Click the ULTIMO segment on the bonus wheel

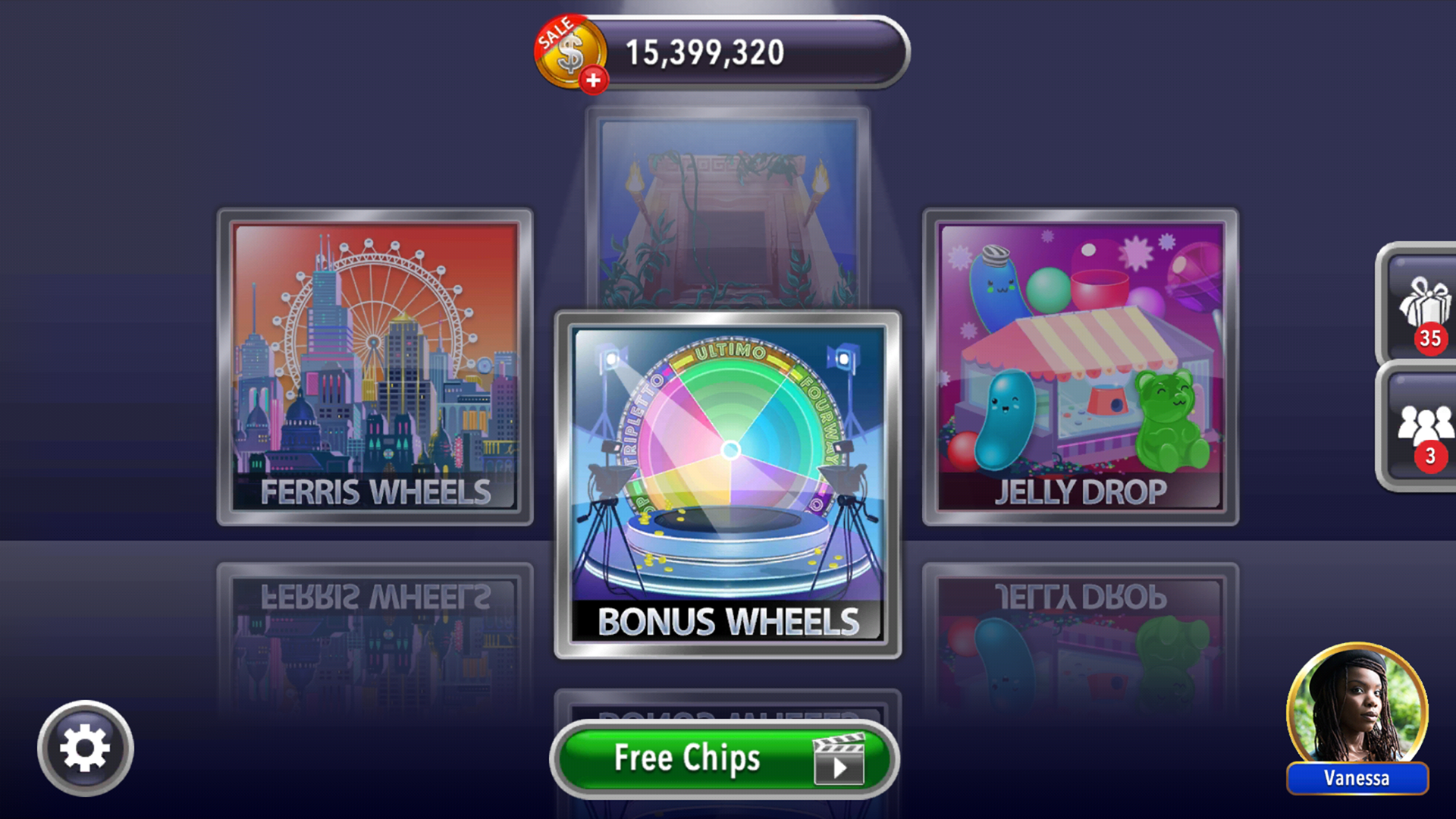(730, 352)
